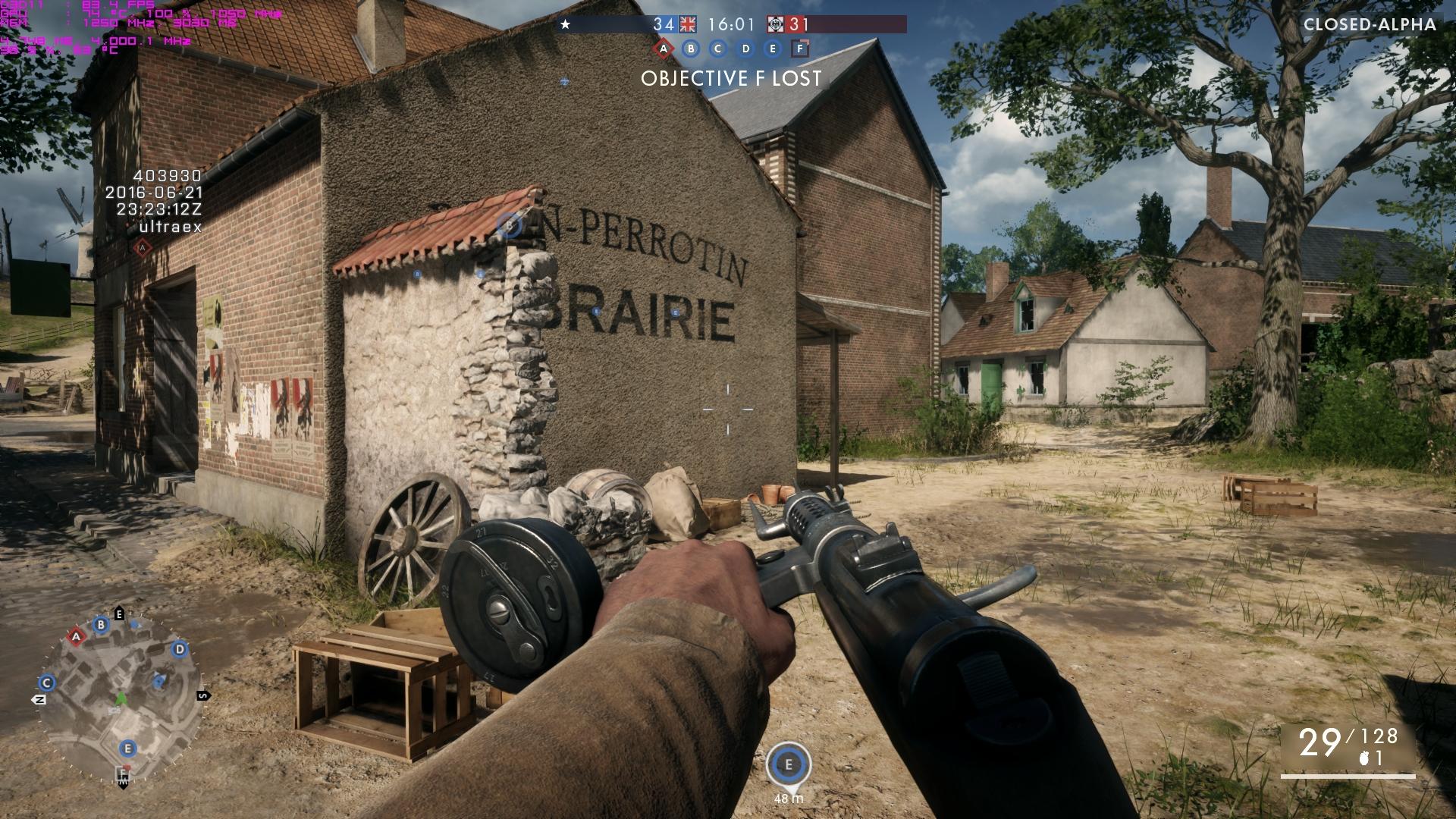1456x819 pixels.
Task: Click the objective E waypoint showing 48 m
Action: point(789,764)
